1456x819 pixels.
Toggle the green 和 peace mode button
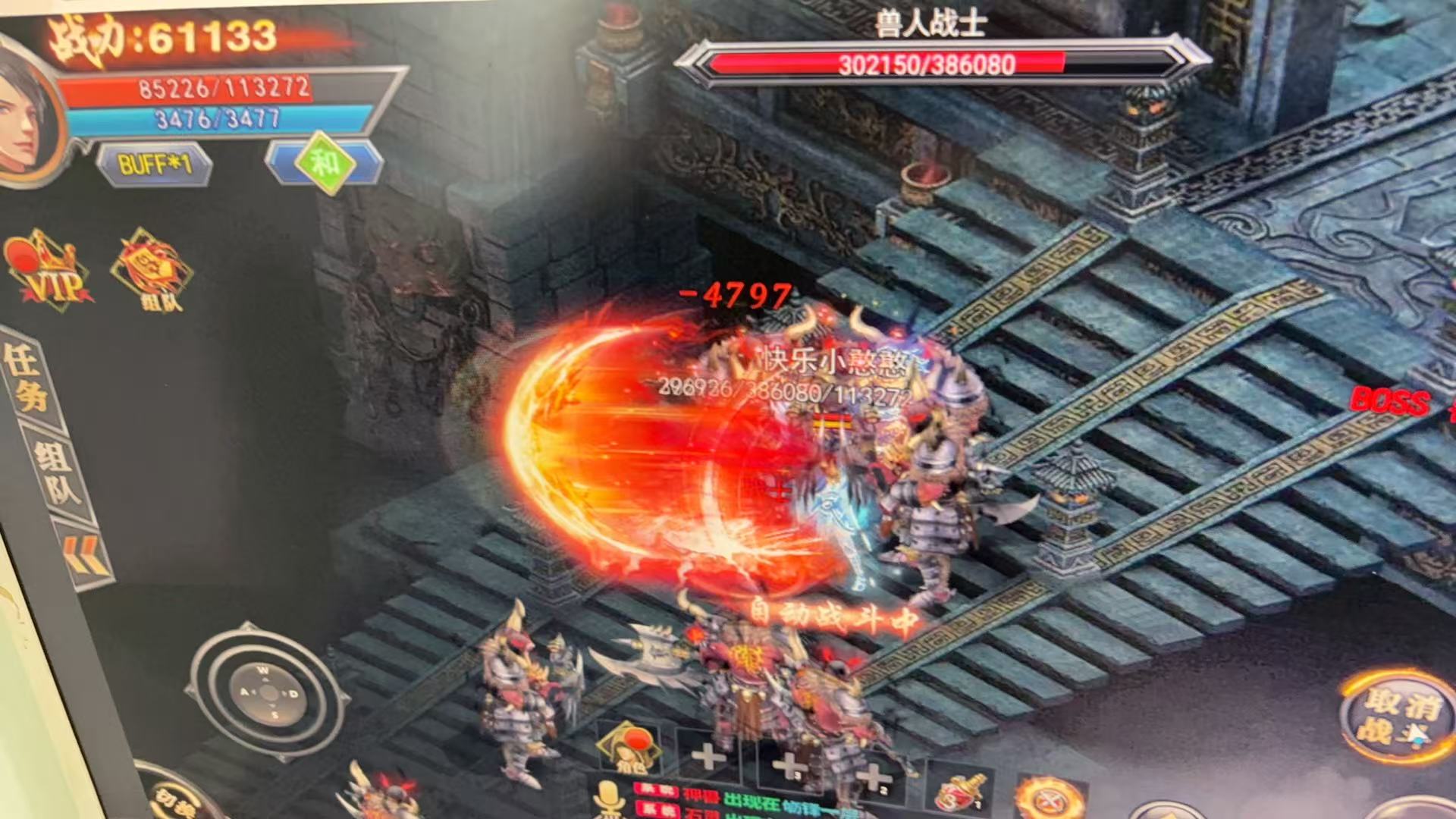[326, 162]
